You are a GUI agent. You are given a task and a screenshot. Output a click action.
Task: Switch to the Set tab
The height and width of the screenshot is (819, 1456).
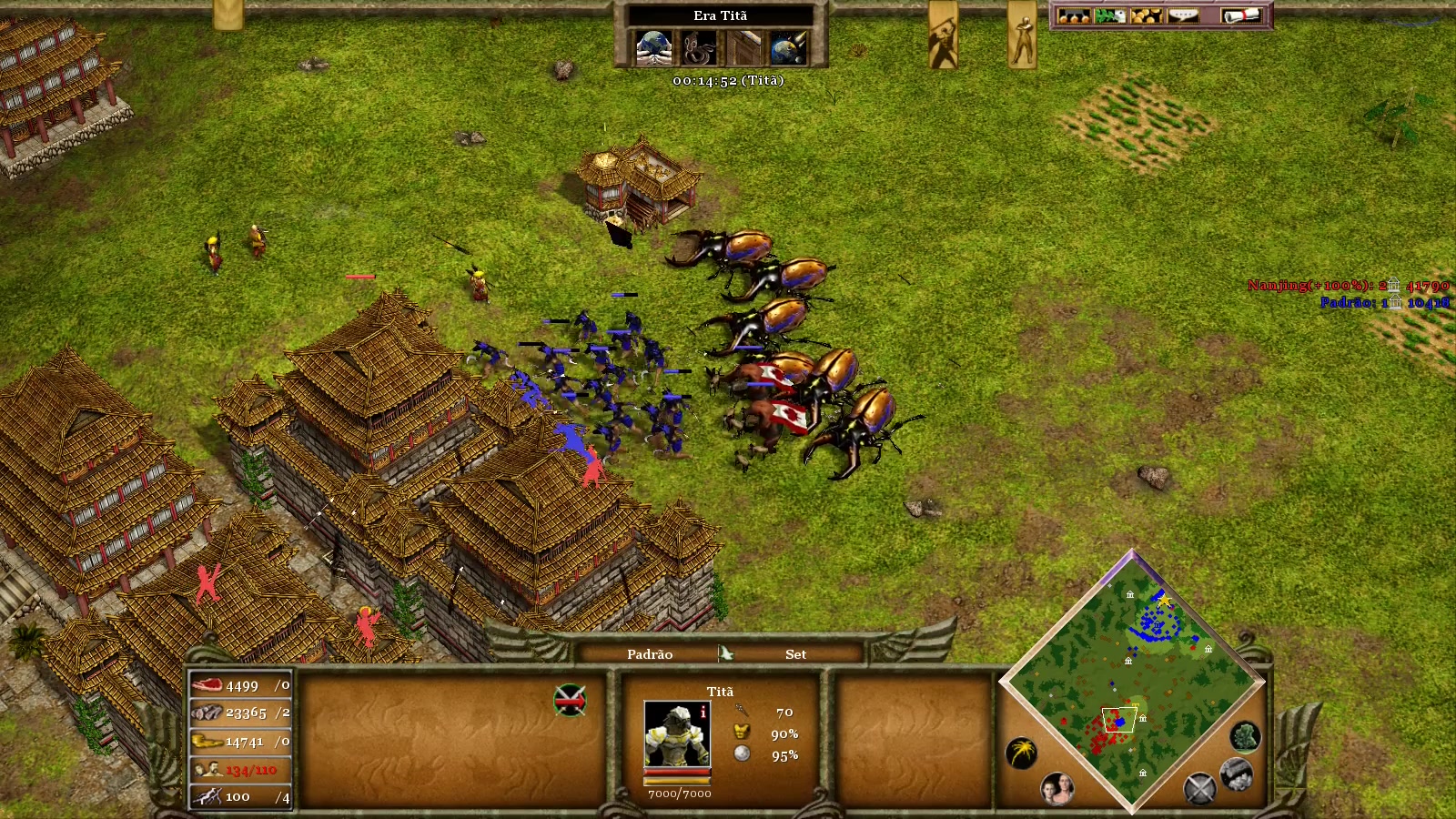(x=795, y=653)
